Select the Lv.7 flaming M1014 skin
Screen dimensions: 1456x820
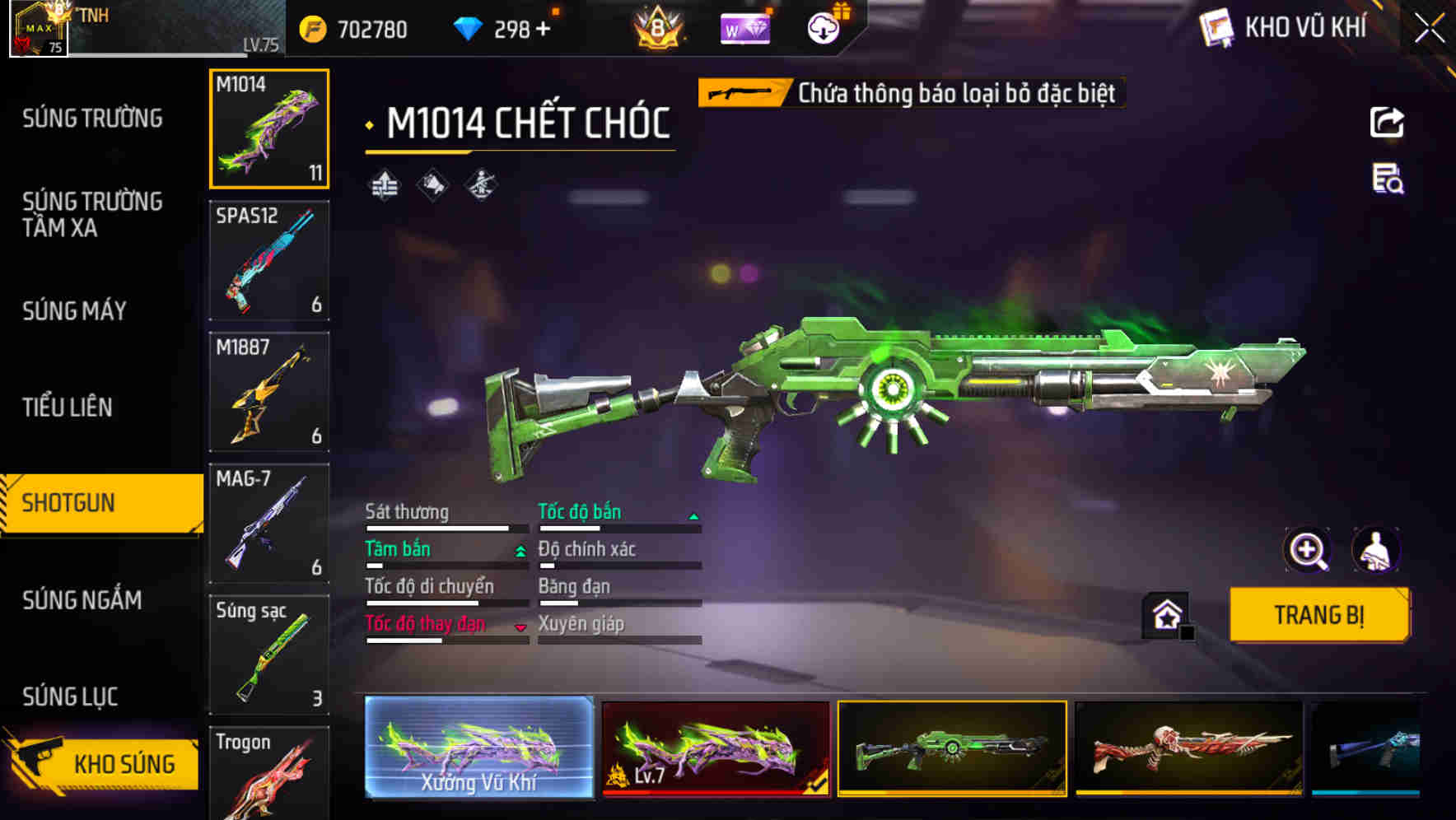(716, 748)
